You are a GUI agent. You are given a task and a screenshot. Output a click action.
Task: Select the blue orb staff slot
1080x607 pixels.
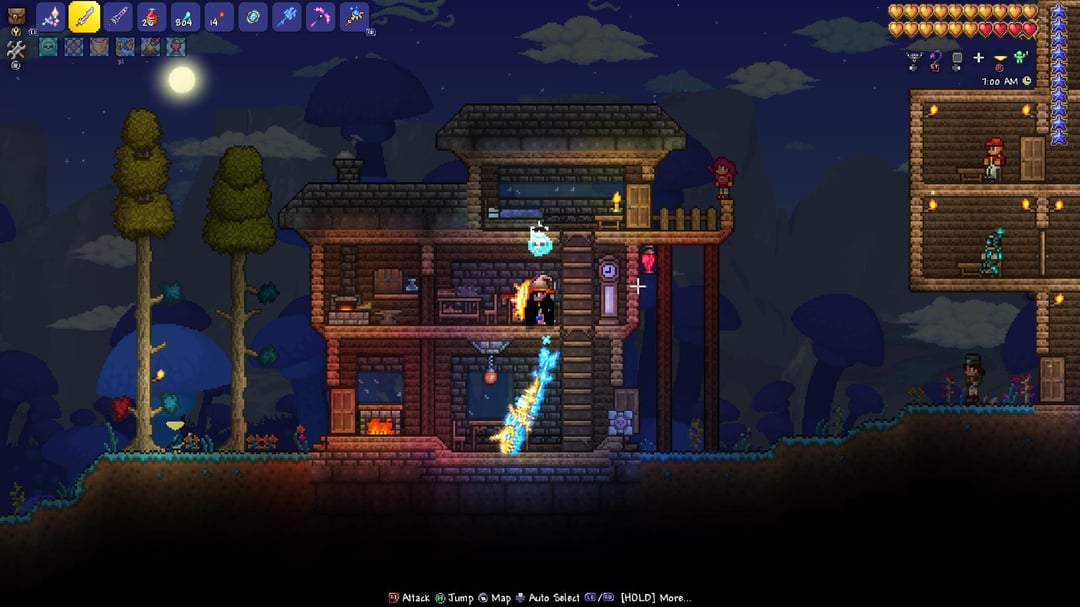tap(354, 17)
